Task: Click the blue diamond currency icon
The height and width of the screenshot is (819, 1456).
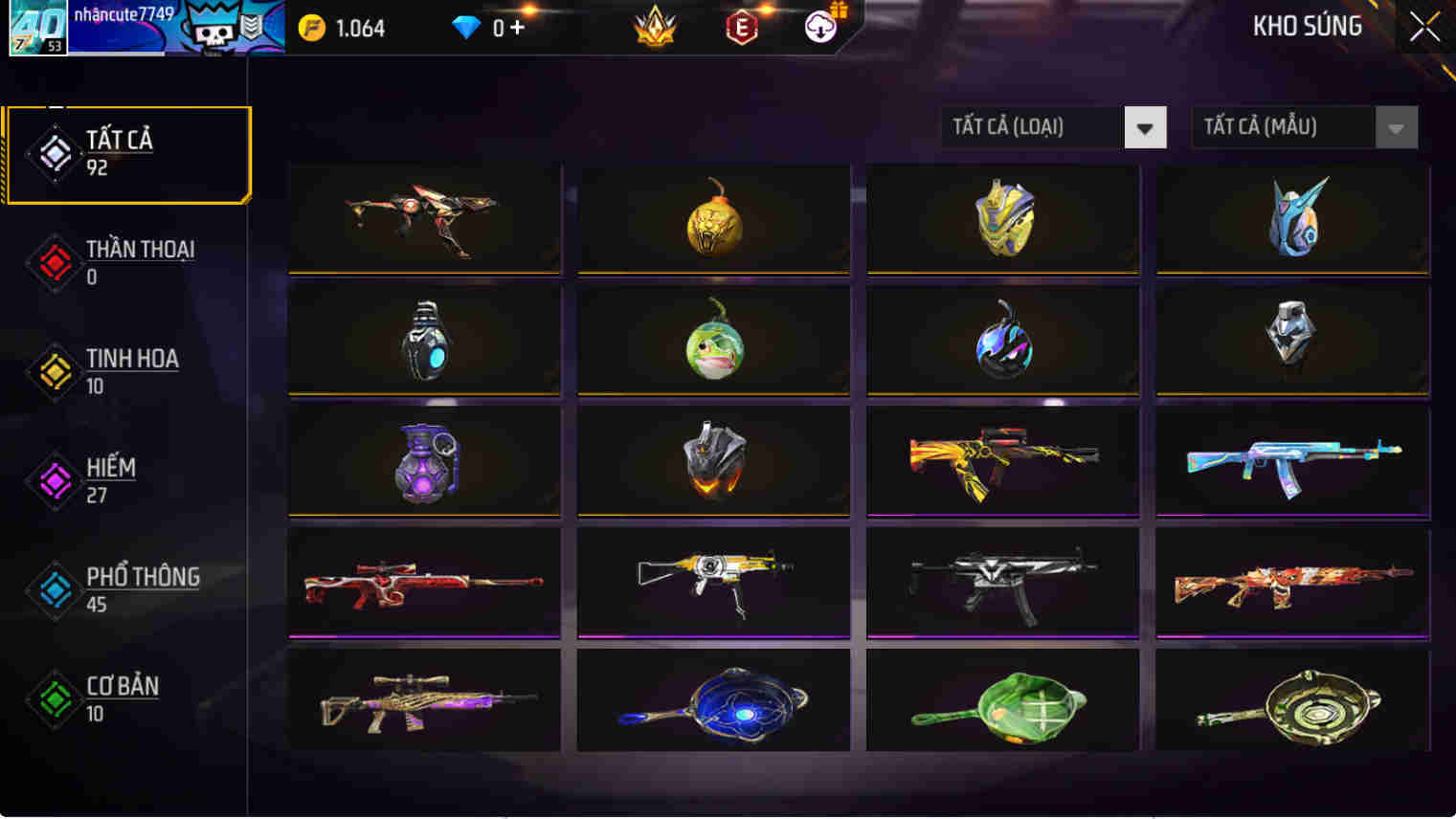Action: coord(464,28)
